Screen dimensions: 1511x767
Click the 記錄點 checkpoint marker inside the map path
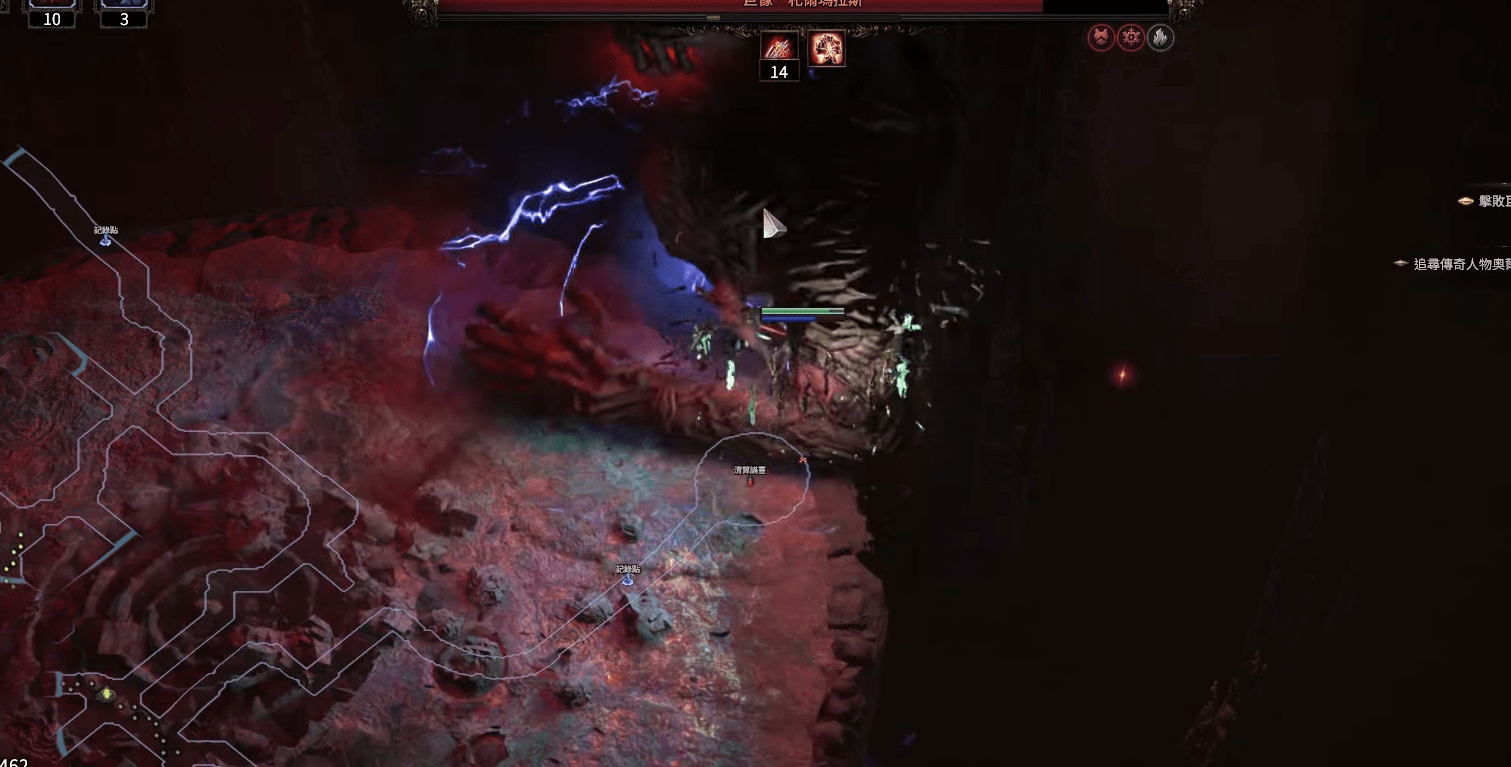click(x=628, y=578)
